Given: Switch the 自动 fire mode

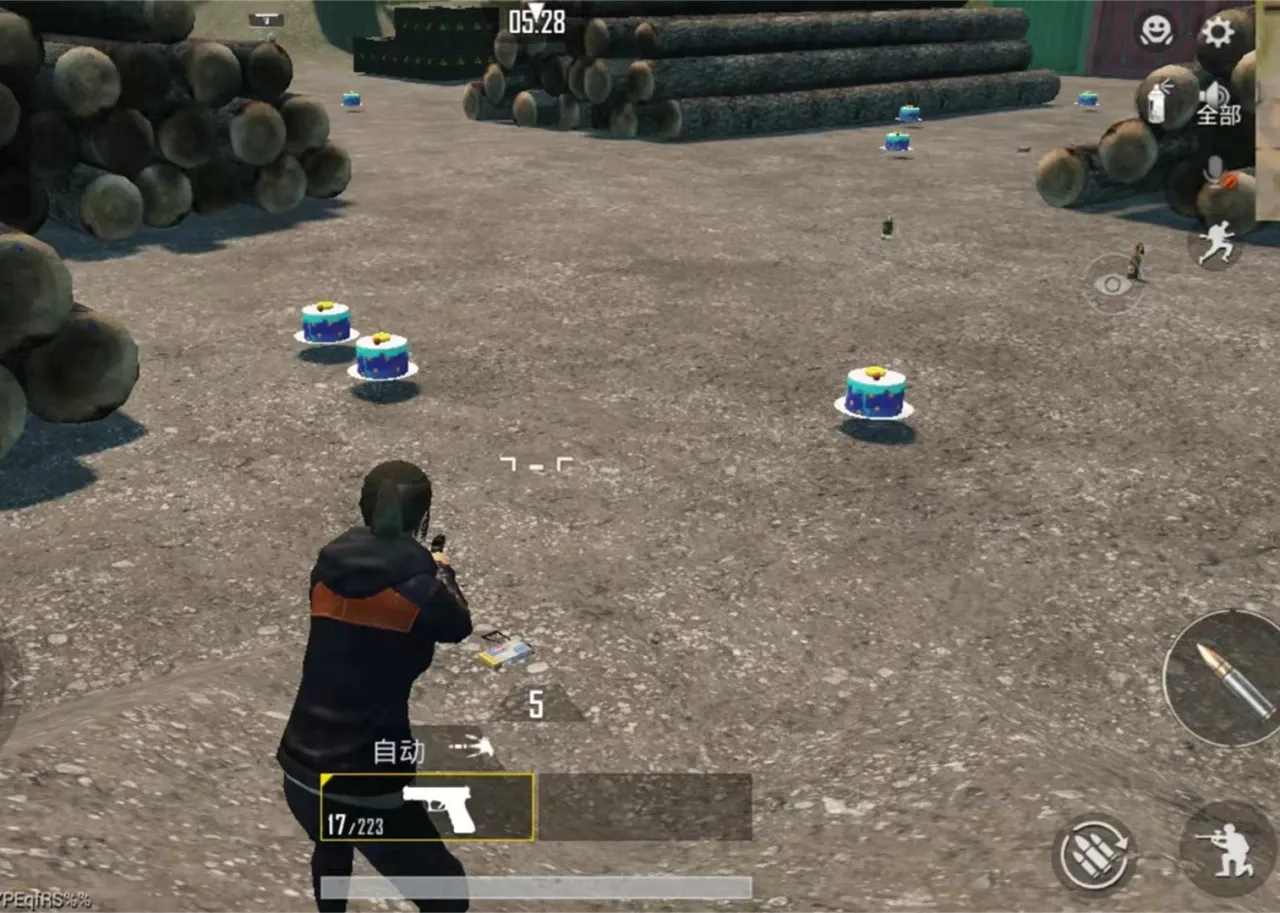Looking at the screenshot, I should coord(432,750).
